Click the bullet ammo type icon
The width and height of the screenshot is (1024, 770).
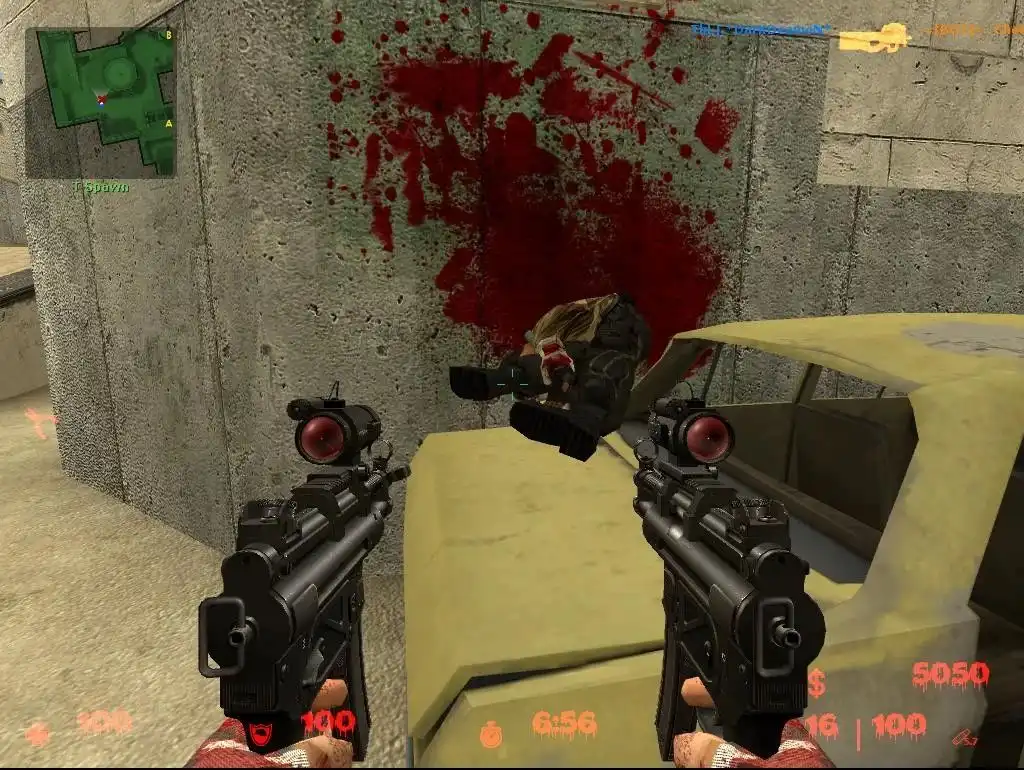coord(964,737)
